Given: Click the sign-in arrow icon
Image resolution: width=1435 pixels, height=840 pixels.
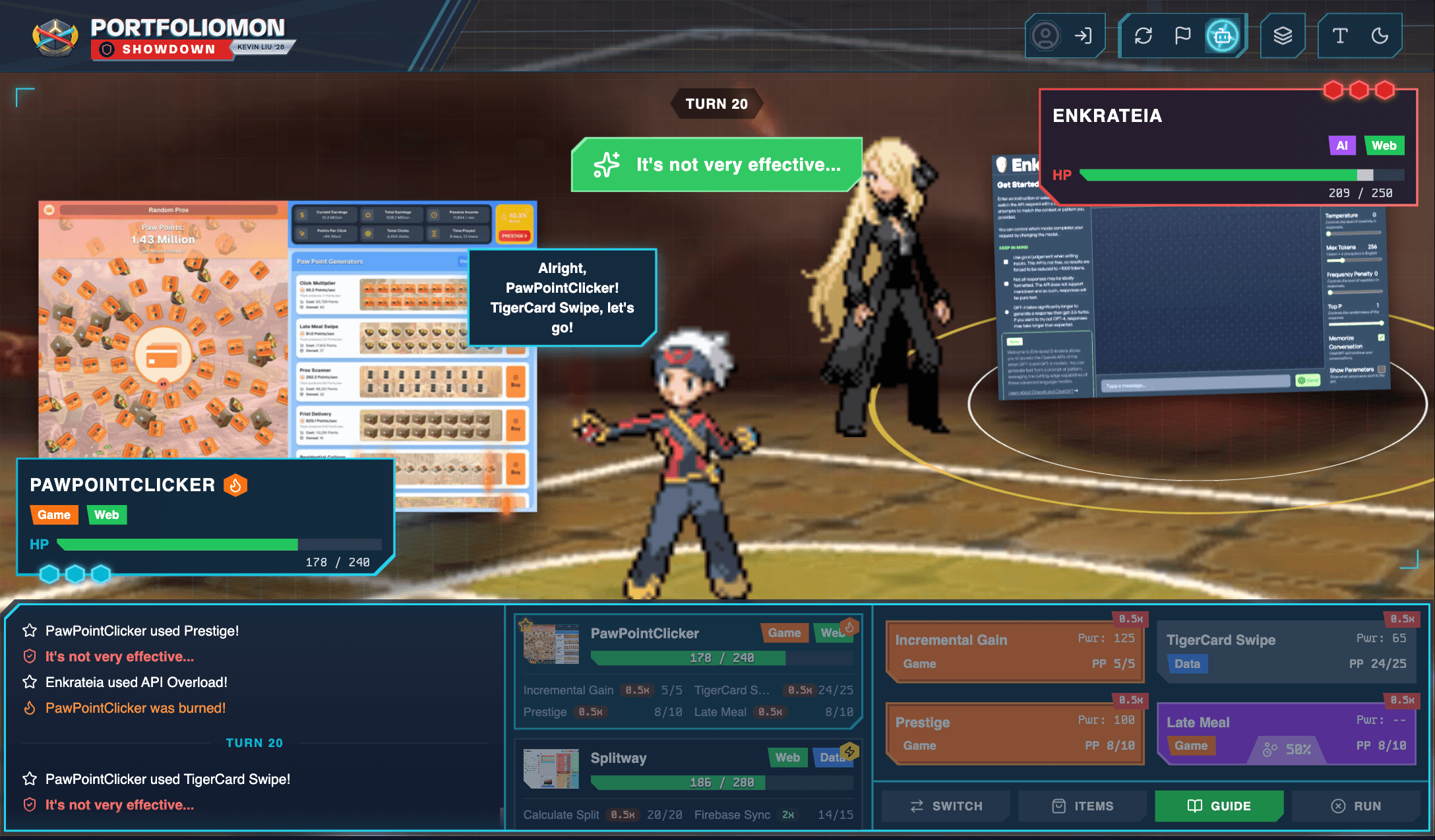Looking at the screenshot, I should [x=1083, y=36].
